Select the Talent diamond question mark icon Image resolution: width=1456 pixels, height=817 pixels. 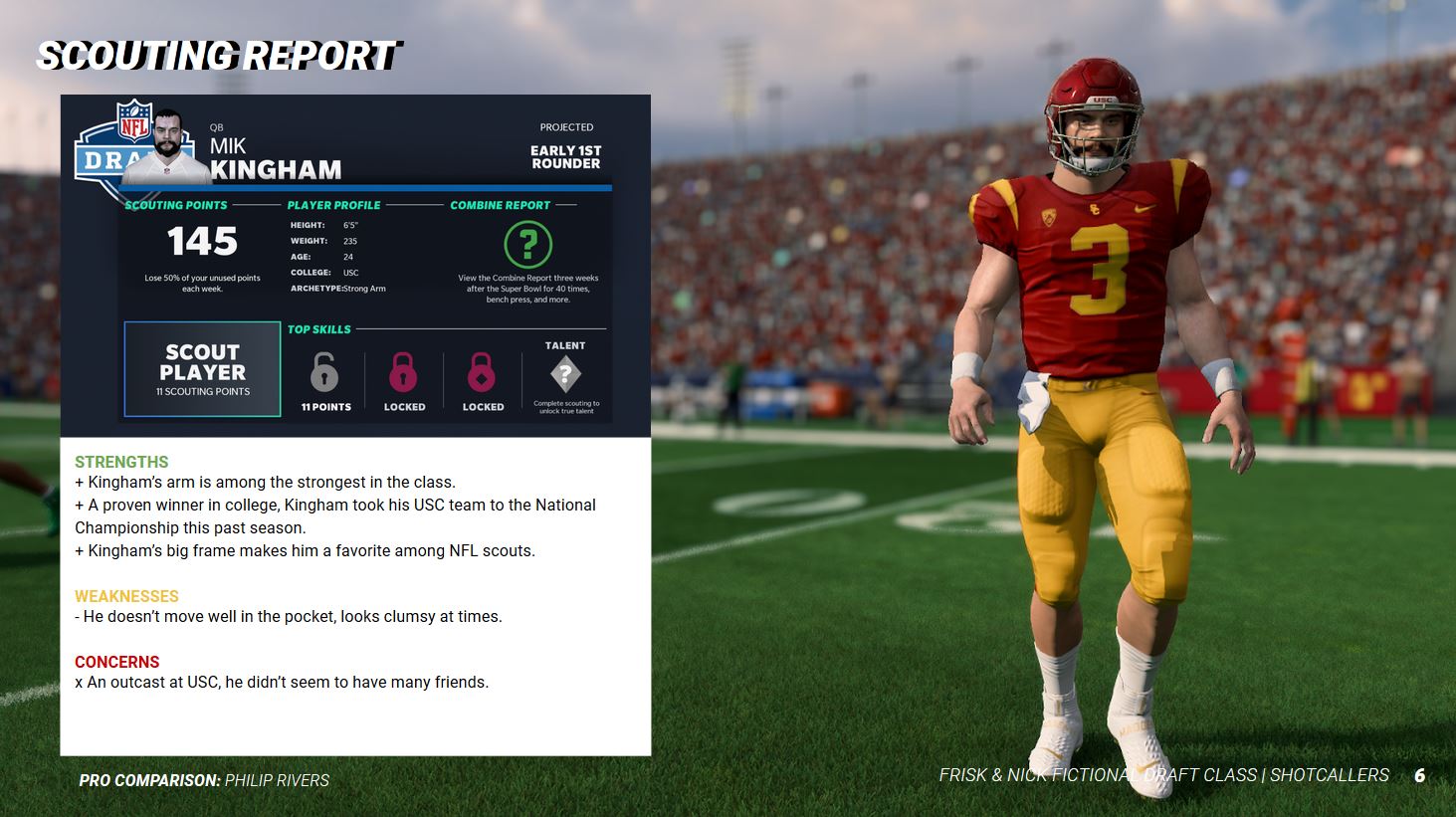[565, 374]
